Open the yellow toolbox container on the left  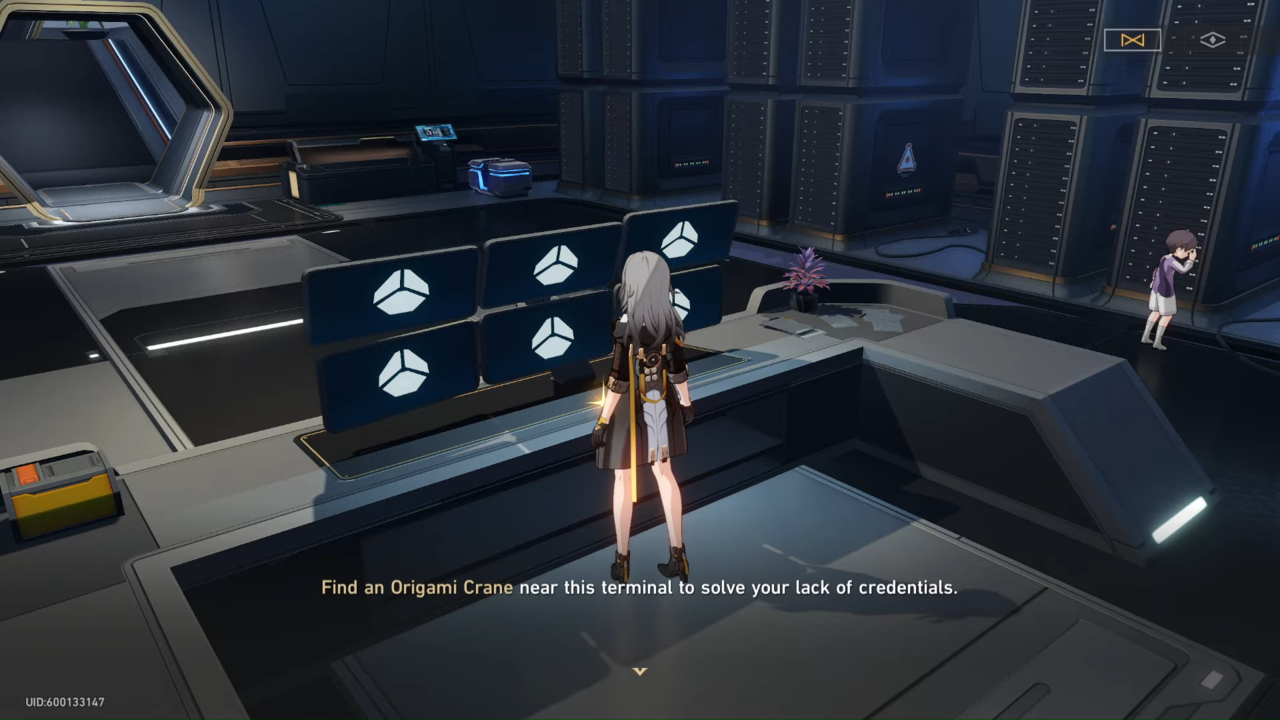[x=62, y=490]
